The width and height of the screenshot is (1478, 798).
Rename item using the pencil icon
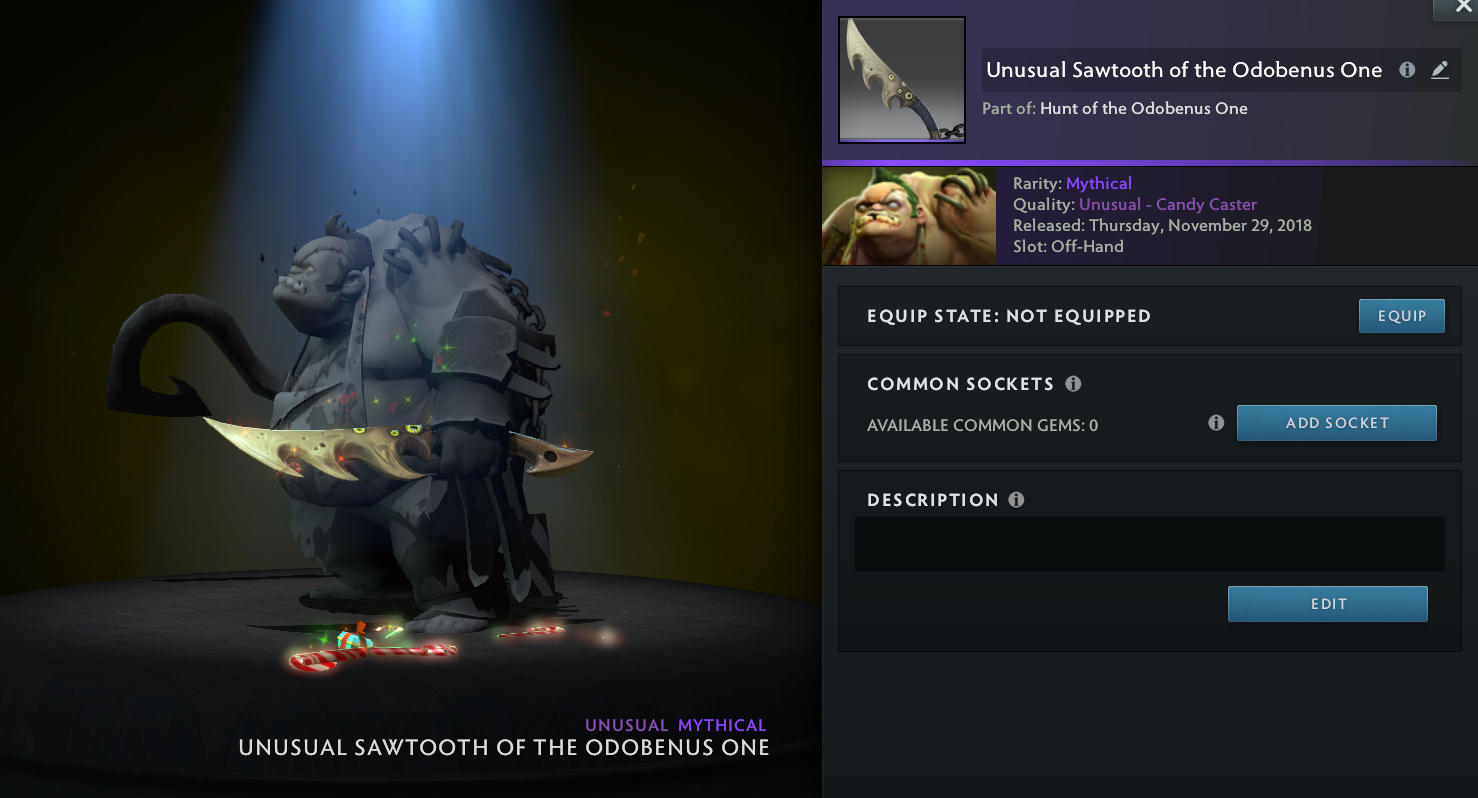click(1439, 70)
